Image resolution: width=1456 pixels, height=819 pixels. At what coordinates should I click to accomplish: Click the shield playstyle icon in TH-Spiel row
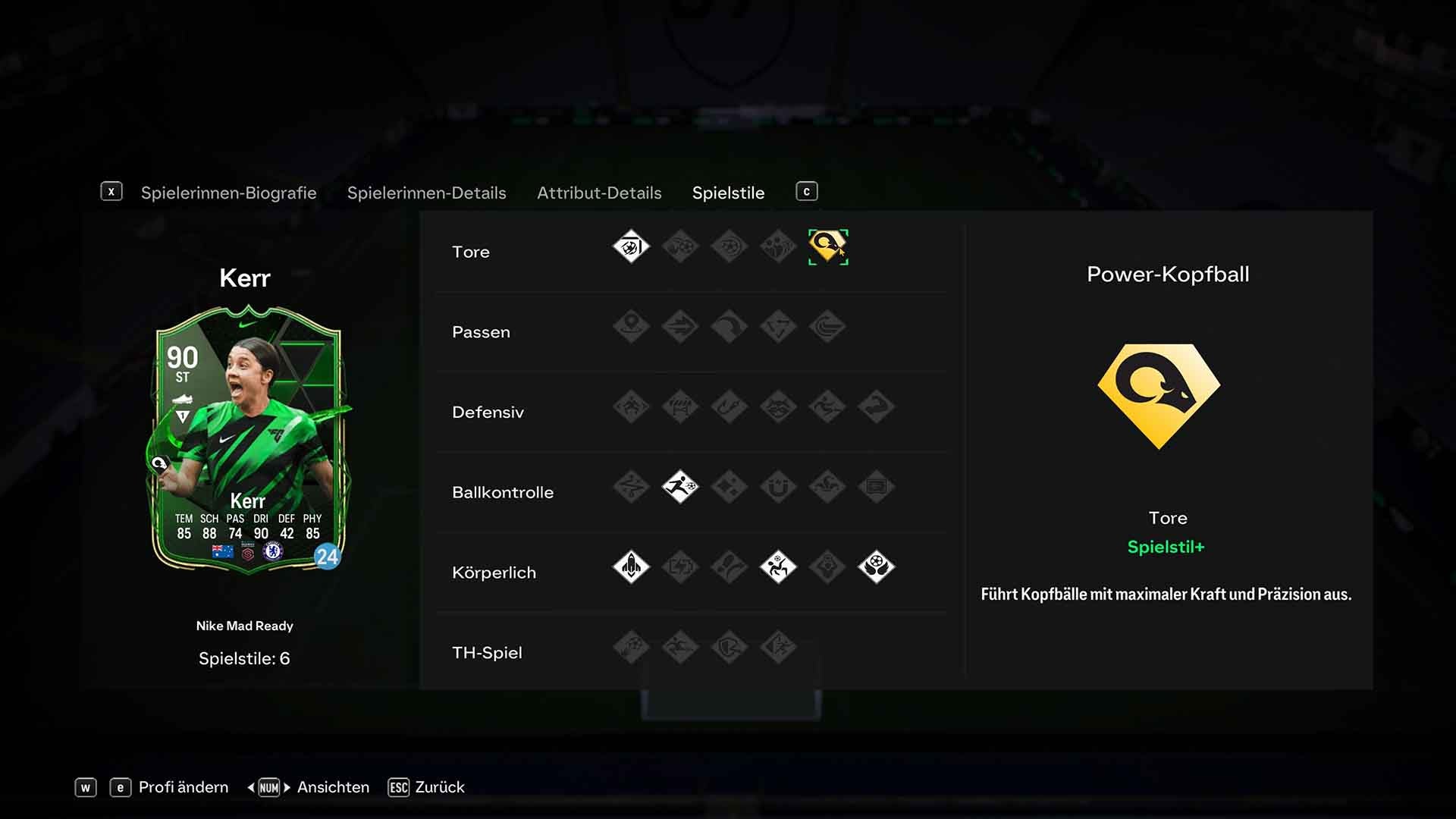729,646
